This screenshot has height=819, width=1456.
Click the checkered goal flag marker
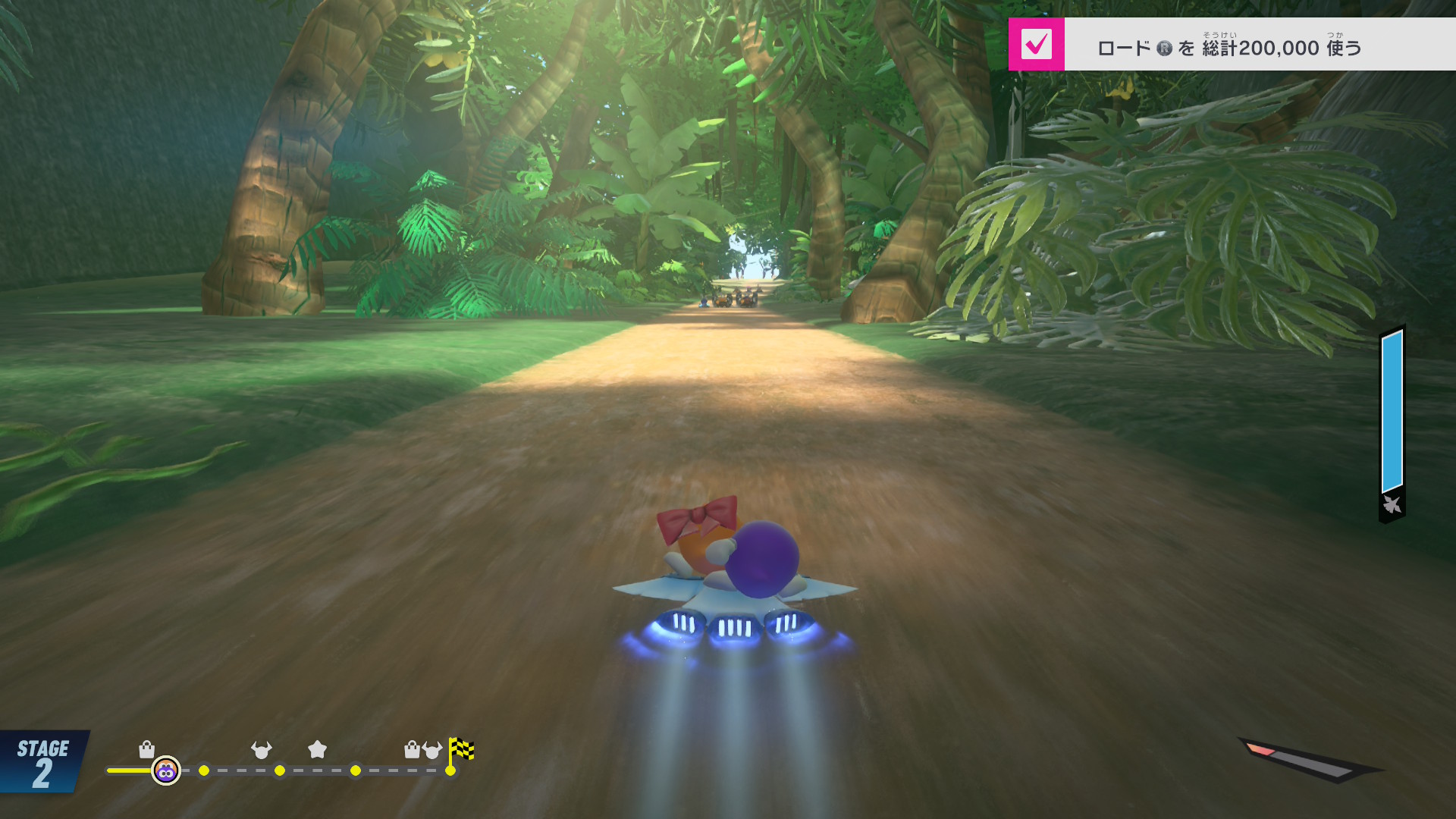coord(461,750)
